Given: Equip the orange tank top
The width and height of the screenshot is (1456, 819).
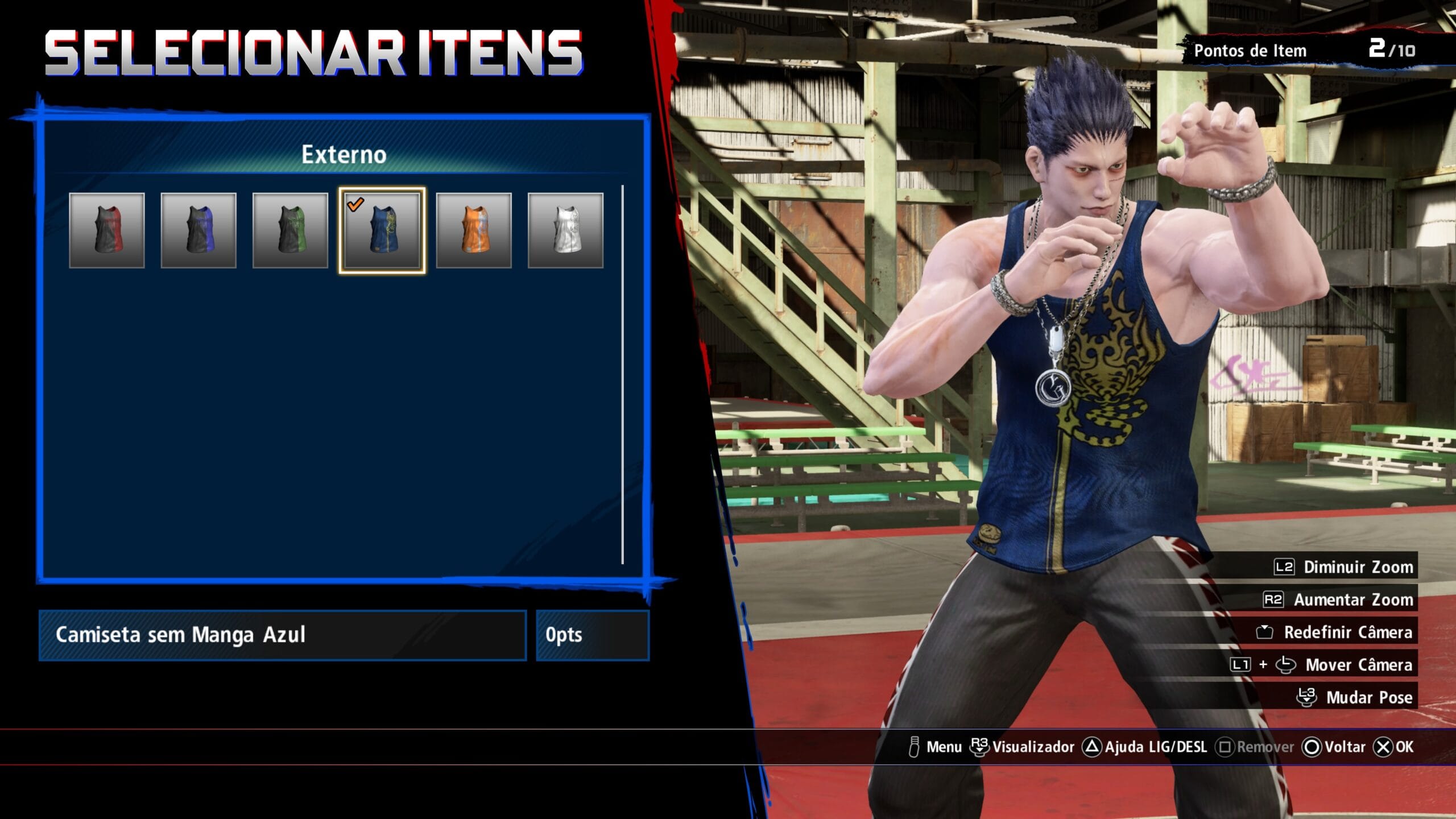Looking at the screenshot, I should point(474,230).
